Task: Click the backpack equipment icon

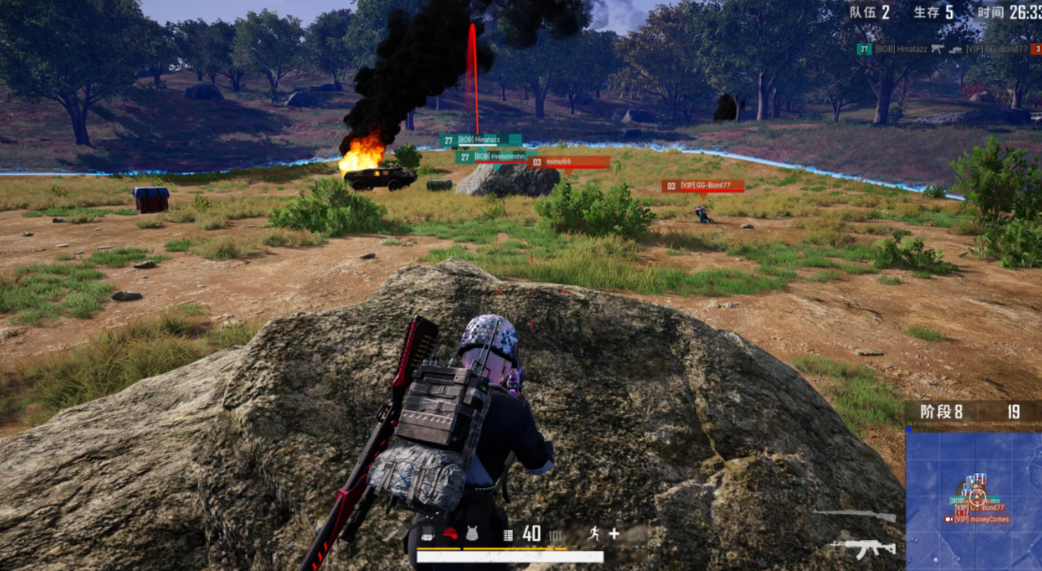Action: tap(428, 534)
